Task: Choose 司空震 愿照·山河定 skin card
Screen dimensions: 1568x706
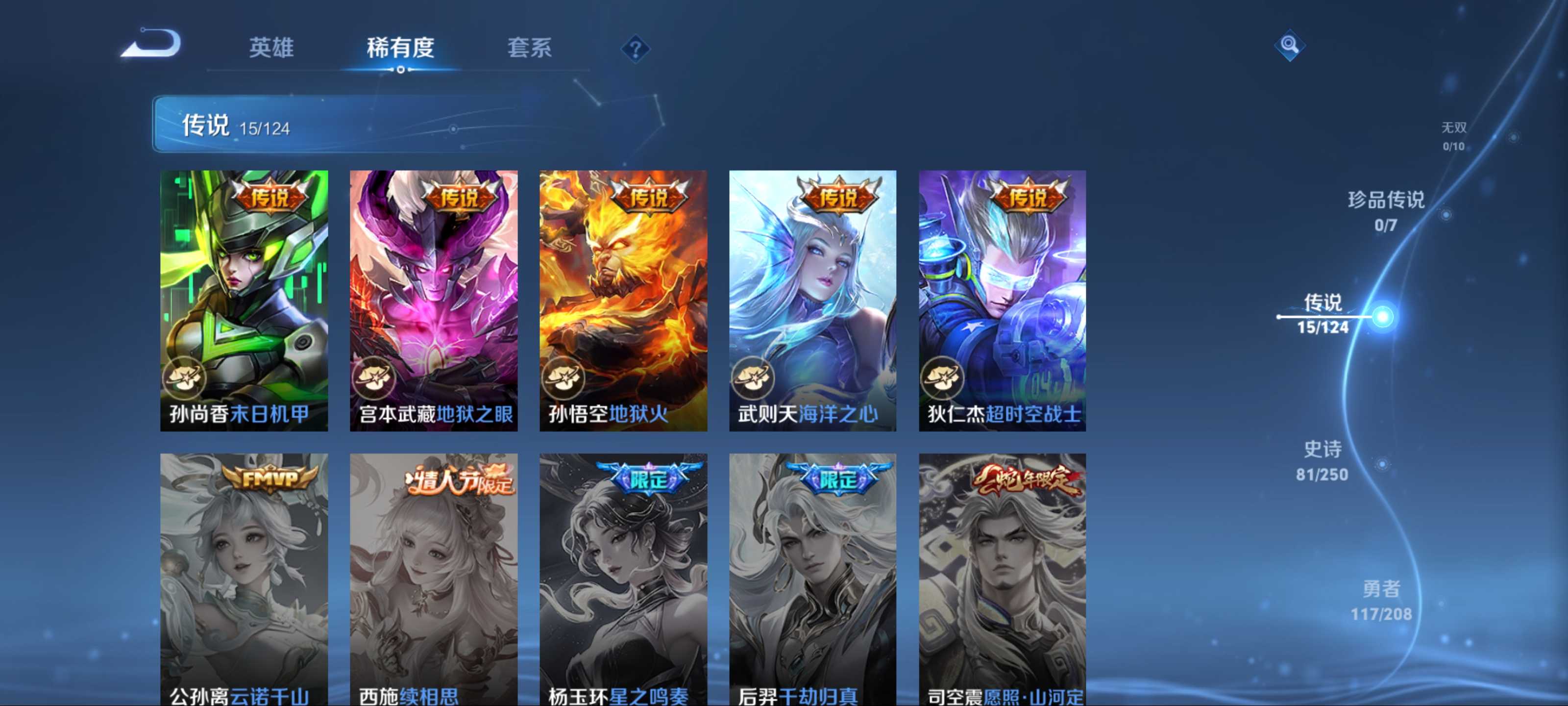Action: pyautogui.click(x=1002, y=579)
